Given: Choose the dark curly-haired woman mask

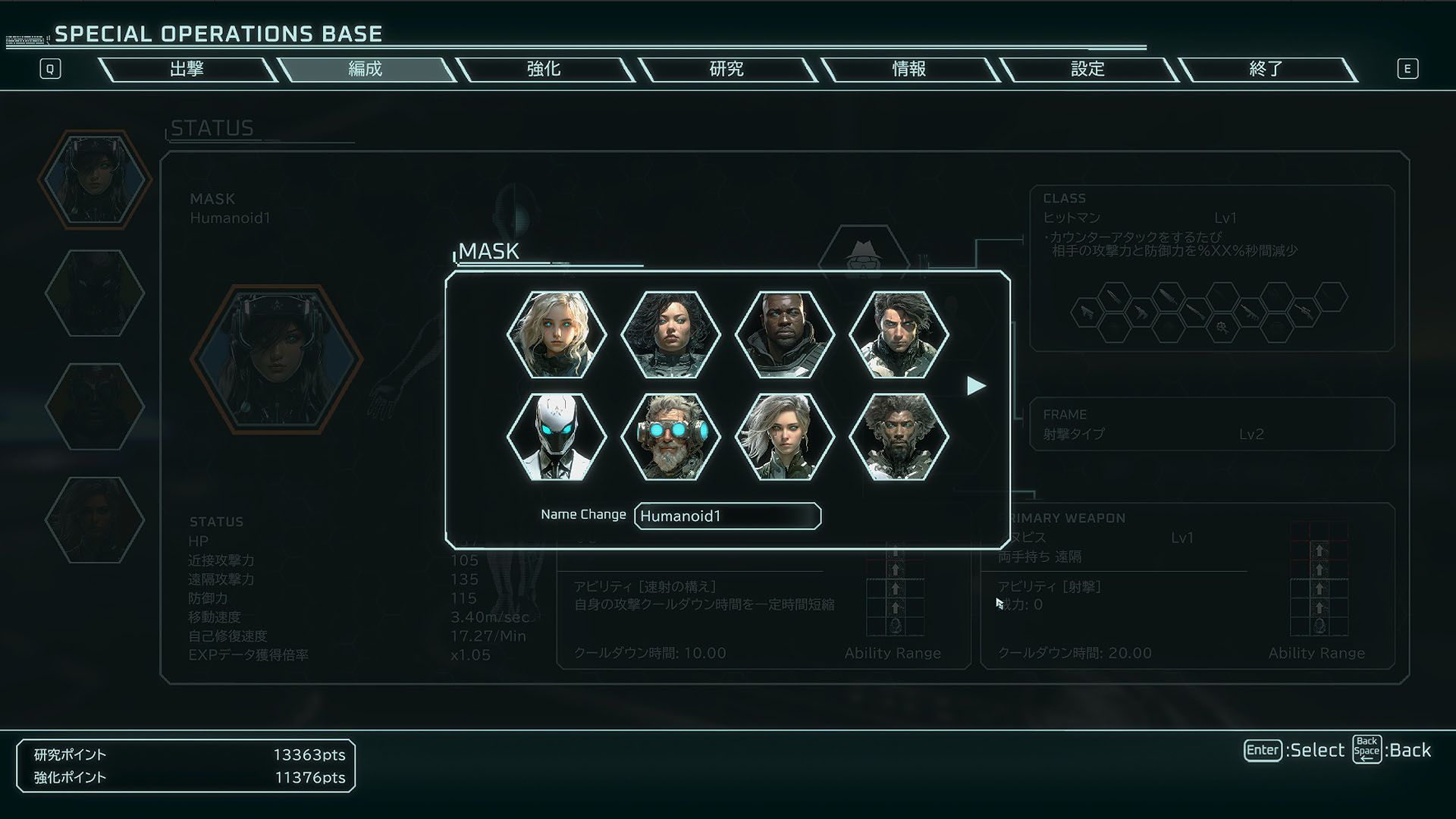Looking at the screenshot, I should tap(670, 334).
